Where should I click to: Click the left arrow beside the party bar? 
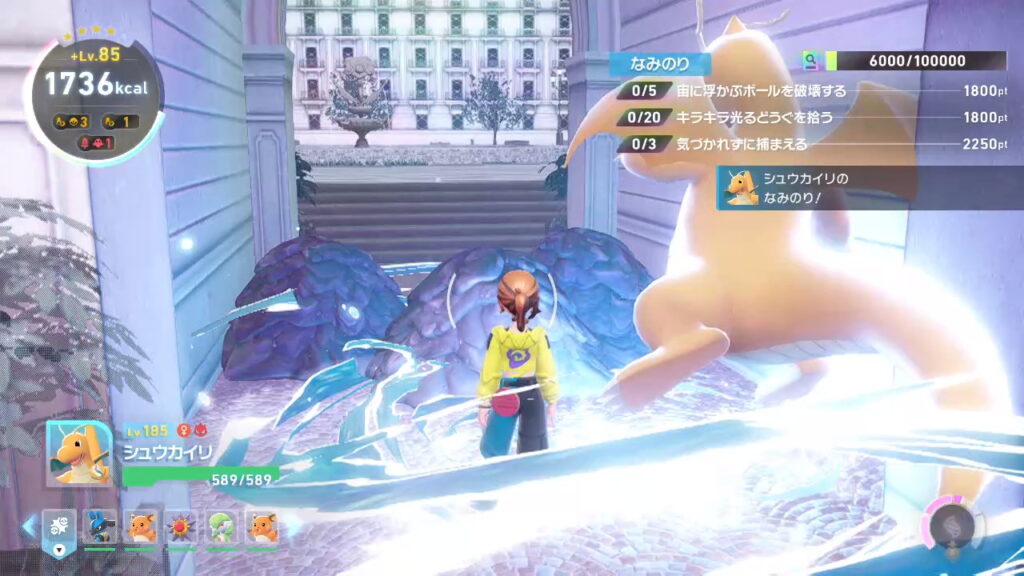(x=29, y=526)
